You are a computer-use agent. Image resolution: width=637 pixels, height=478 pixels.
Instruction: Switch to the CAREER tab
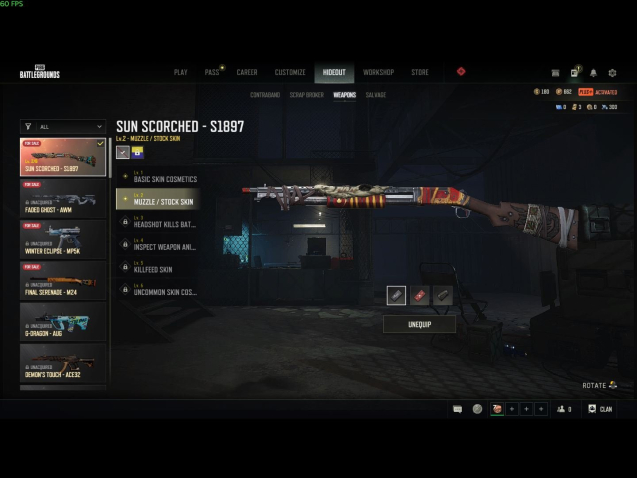(247, 72)
